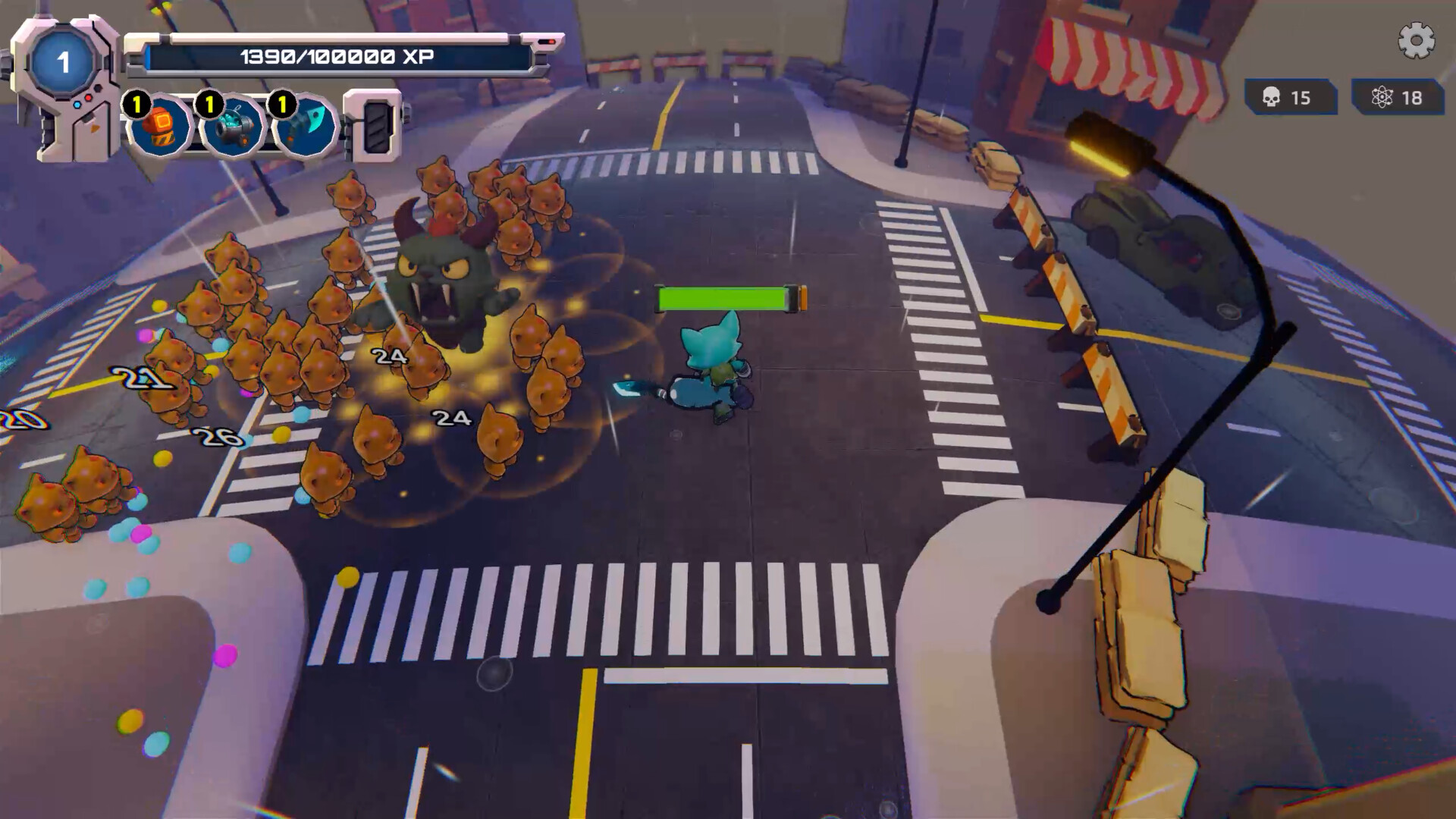Viewport: 1456px width, 819px height.
Task: Expand the skull counter panel showing 15
Action: click(x=1289, y=97)
